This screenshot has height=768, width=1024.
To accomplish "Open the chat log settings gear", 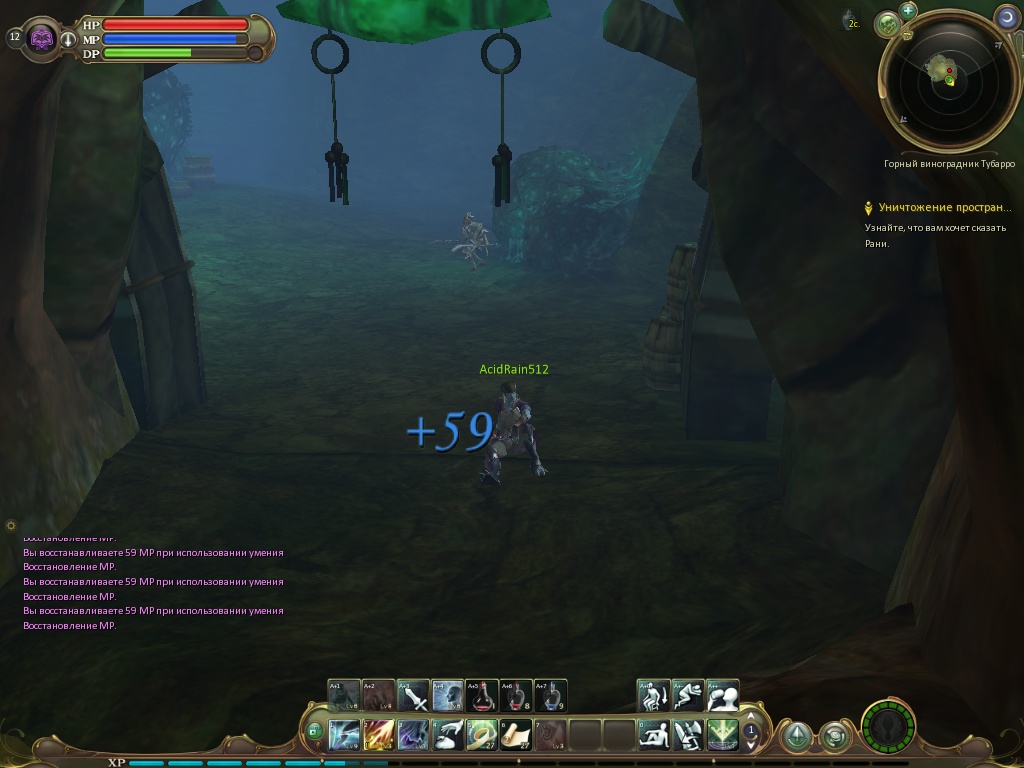I will [x=11, y=525].
